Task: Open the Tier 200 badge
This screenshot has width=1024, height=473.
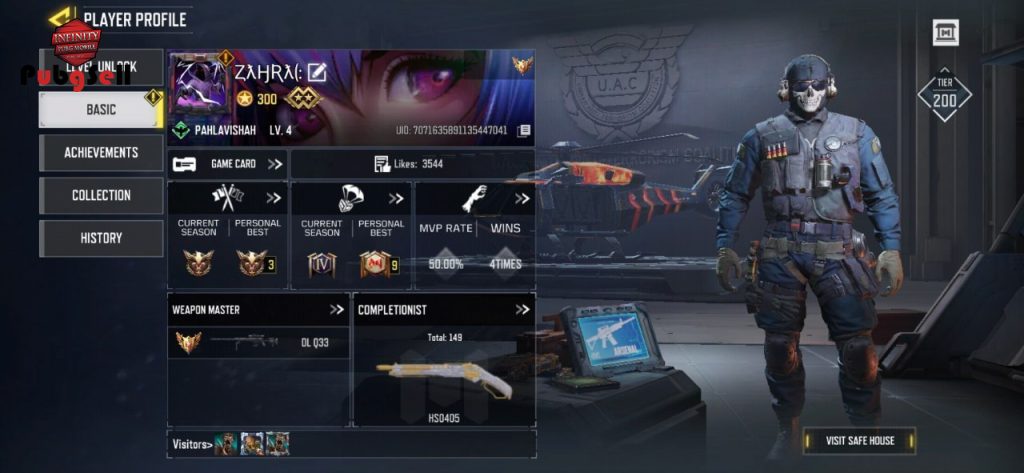Action: (944, 95)
